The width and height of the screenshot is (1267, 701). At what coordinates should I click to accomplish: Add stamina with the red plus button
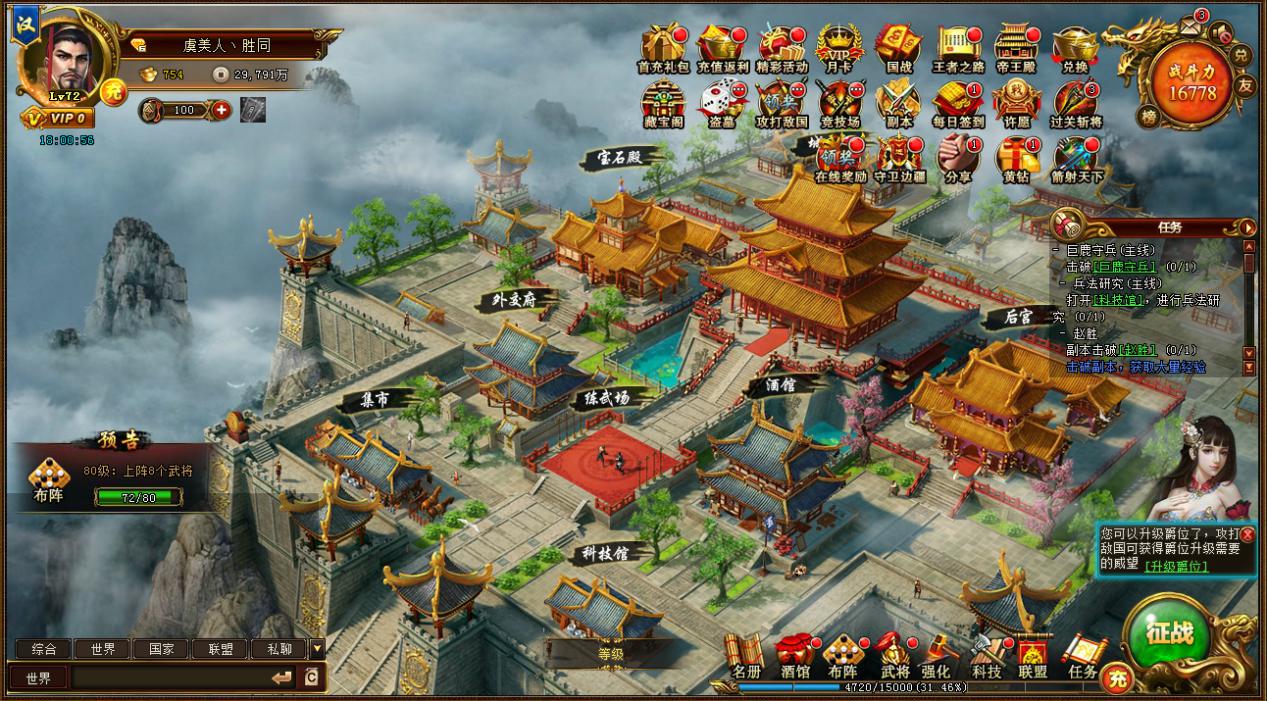221,109
